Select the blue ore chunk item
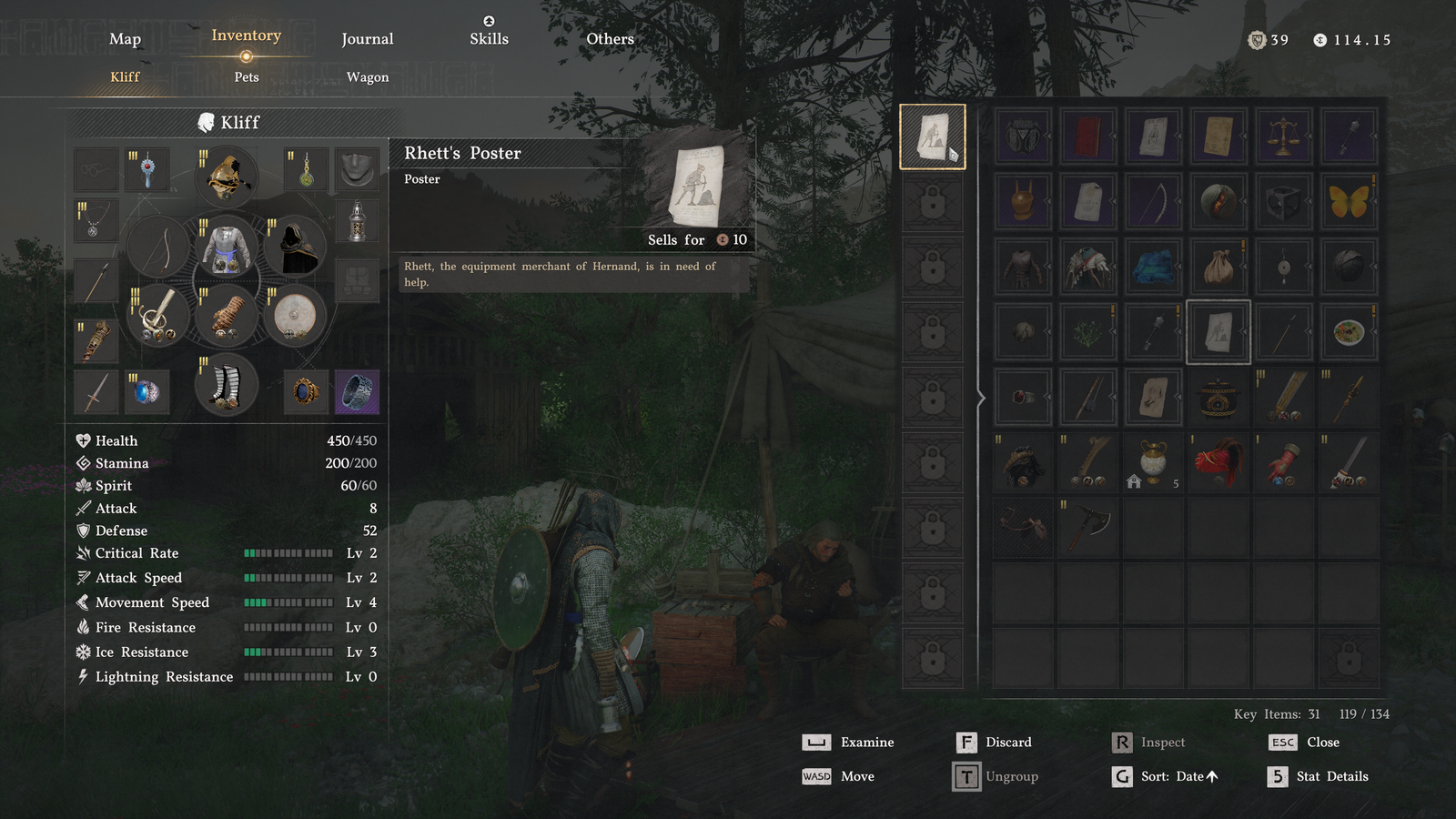Viewport: 1456px width, 819px height. coord(1153,268)
